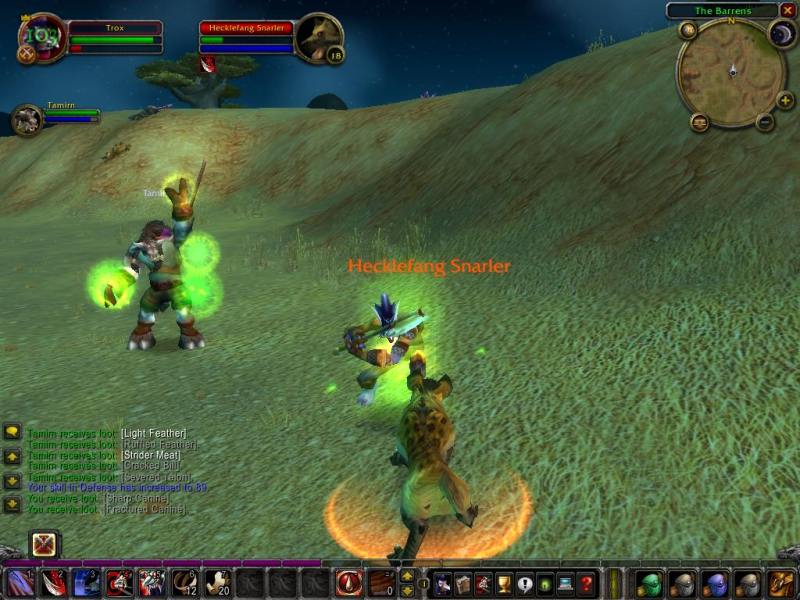Close the minimap with the red X
This screenshot has height=600, width=800.
click(x=788, y=10)
